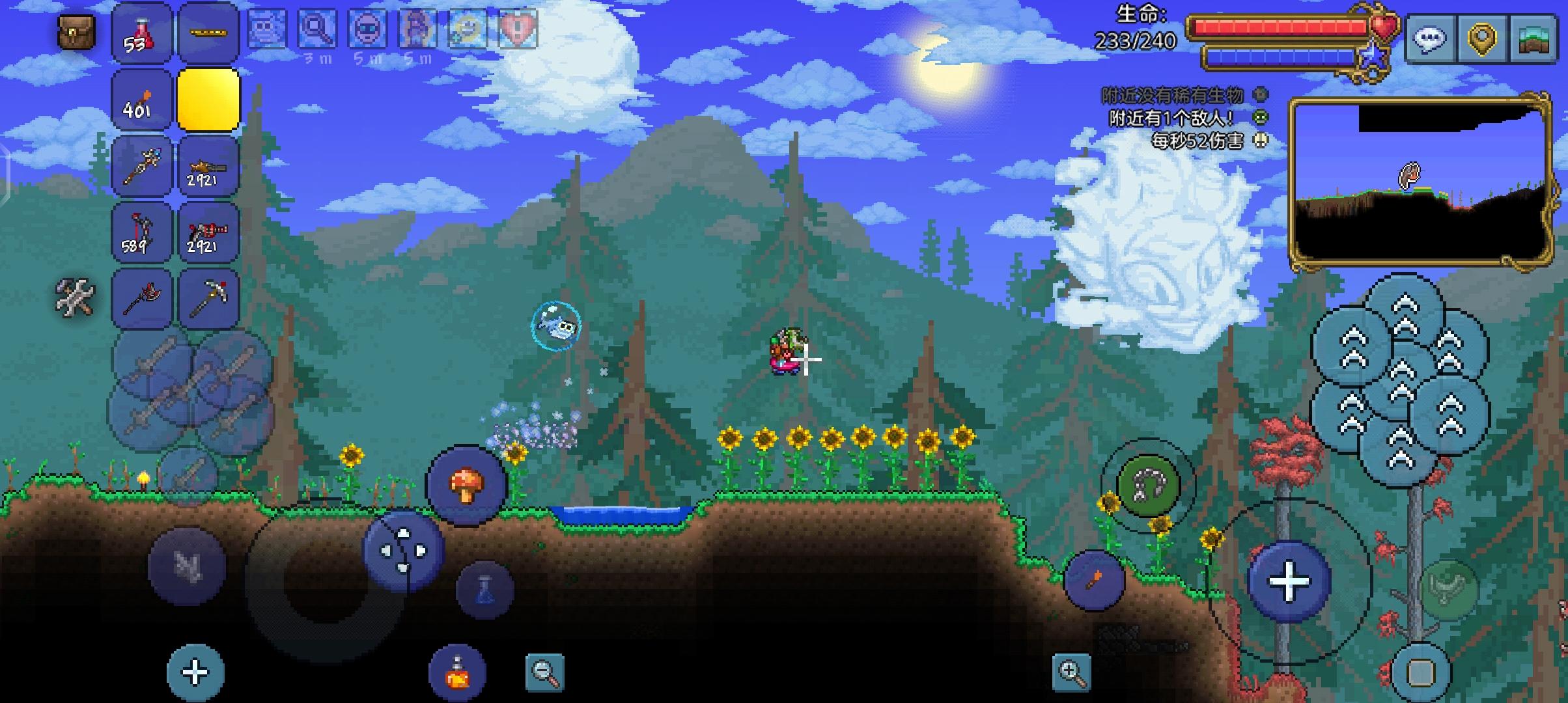Viewport: 1568px width, 703px height.
Task: Select the healing potion hotbar slot
Action: [x=142, y=33]
